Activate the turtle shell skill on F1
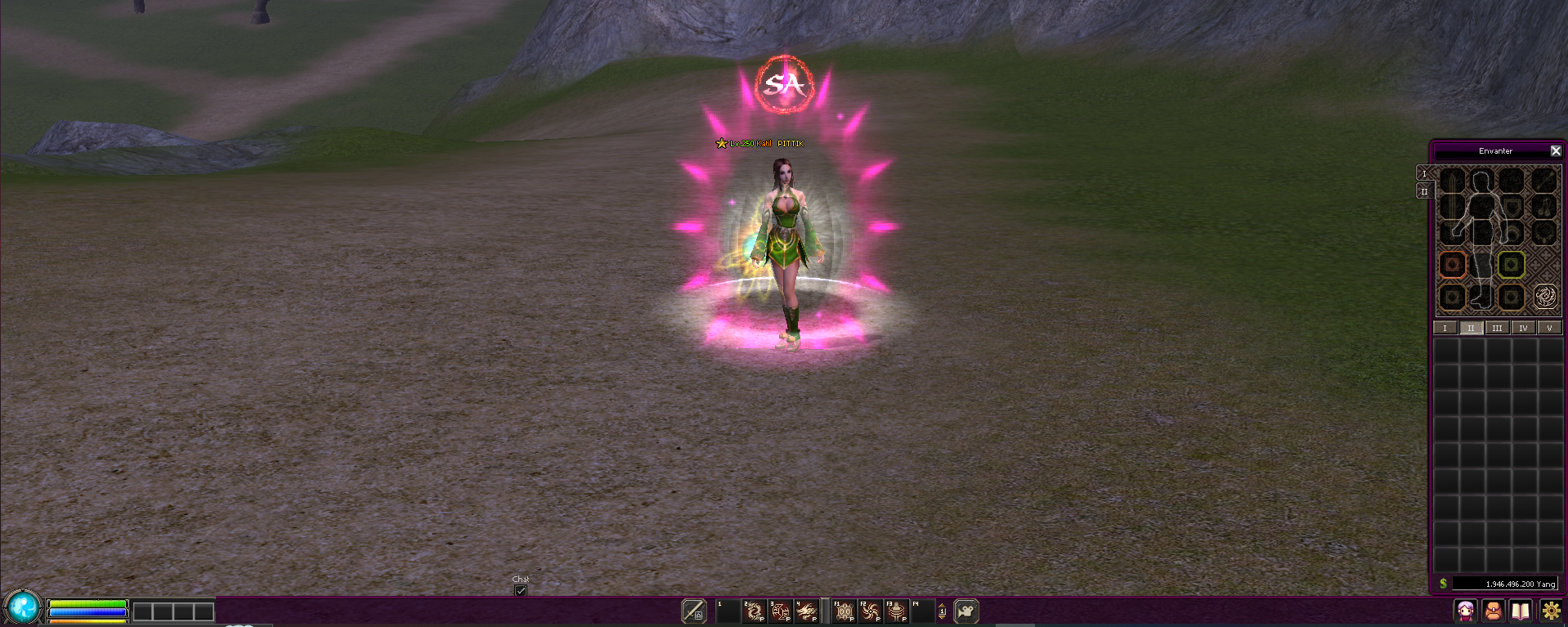This screenshot has width=1568, height=627. pyautogui.click(x=844, y=611)
